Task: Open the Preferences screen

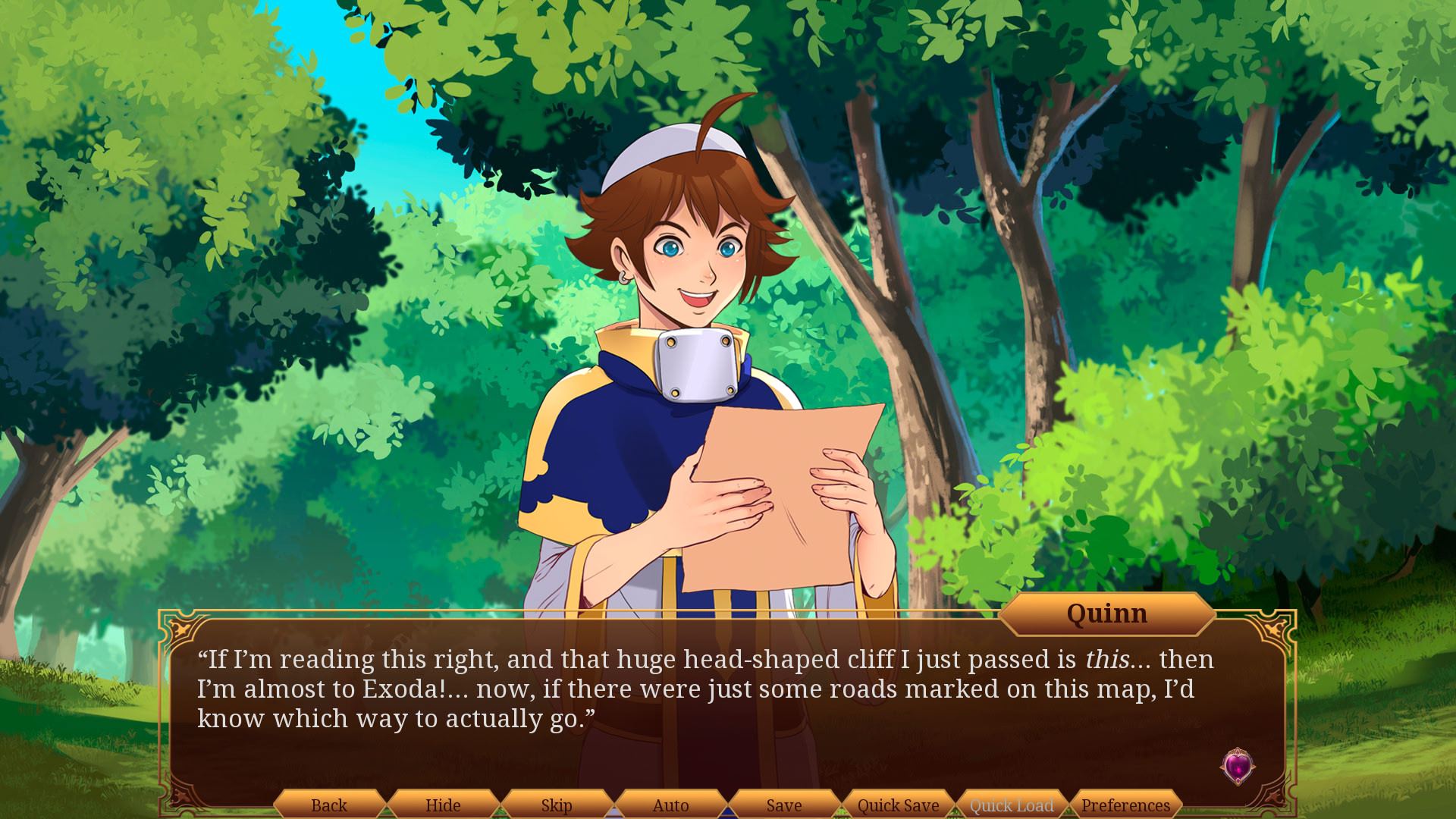Action: pyautogui.click(x=1125, y=806)
